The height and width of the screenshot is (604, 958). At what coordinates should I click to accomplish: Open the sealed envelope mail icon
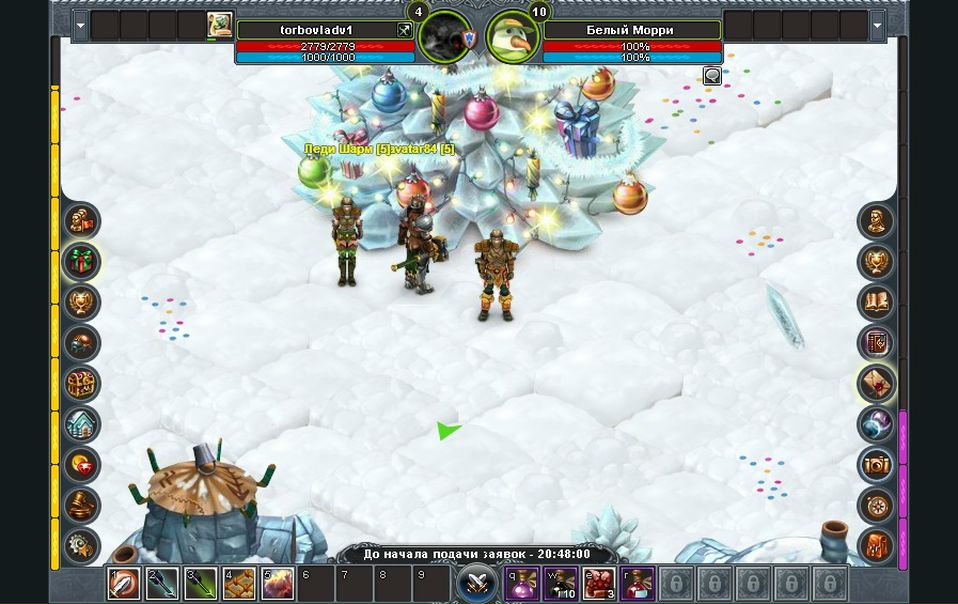click(876, 383)
